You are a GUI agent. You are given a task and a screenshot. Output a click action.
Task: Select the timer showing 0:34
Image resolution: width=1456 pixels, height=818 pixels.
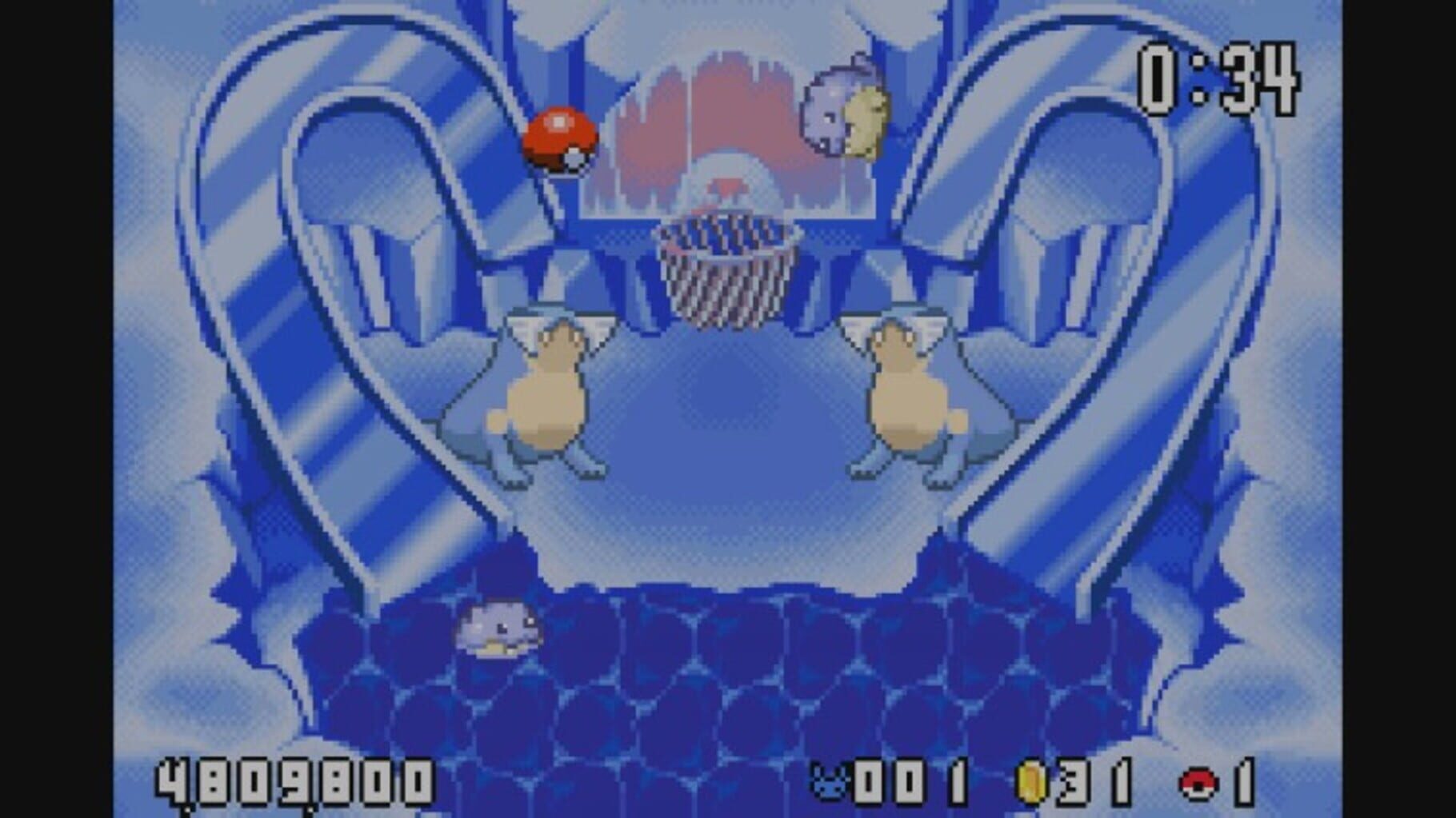pos(1220,80)
